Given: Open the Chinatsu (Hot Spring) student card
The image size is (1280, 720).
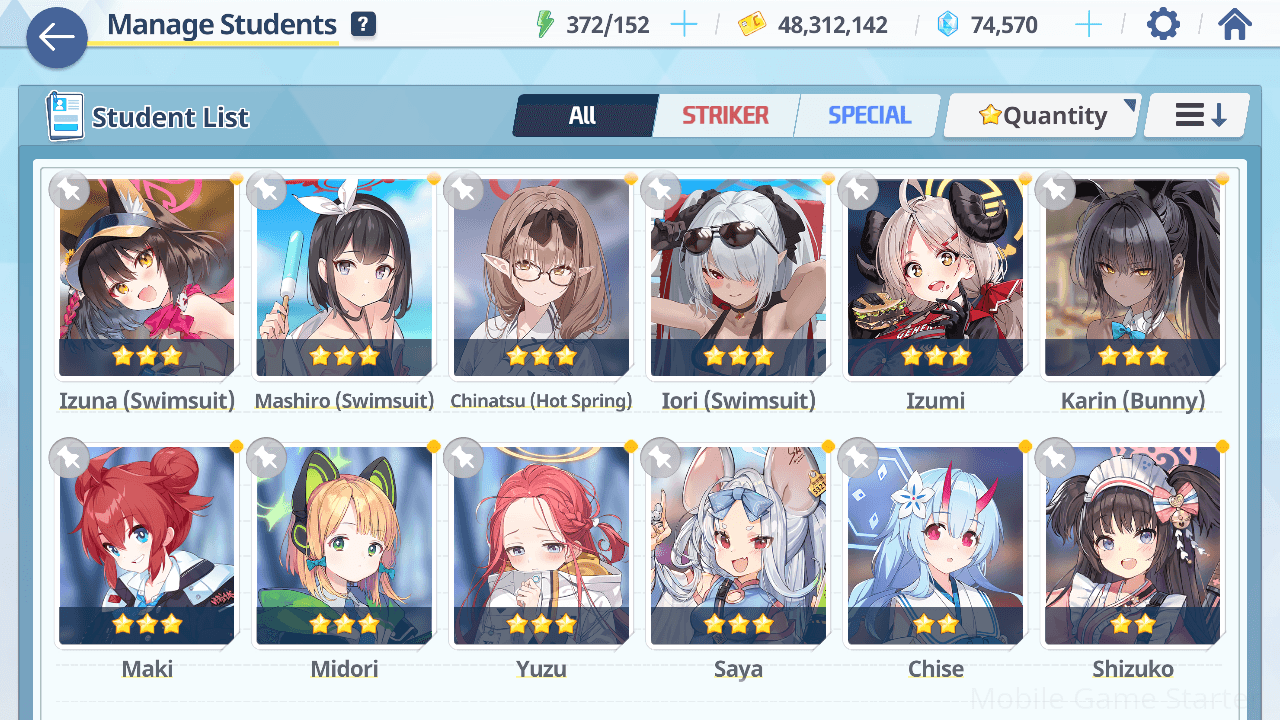Looking at the screenshot, I should point(541,278).
